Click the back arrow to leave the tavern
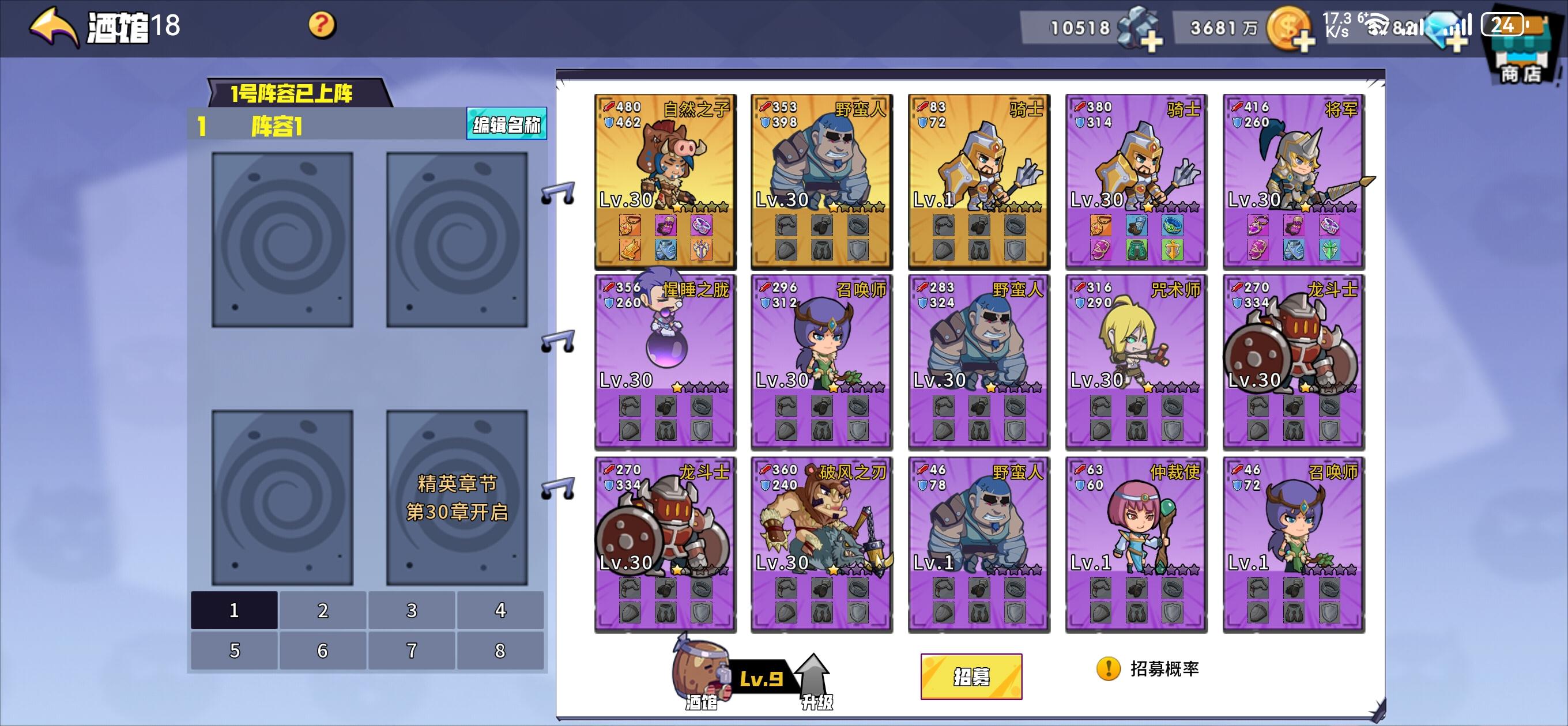Screen dimensions: 1568x726 point(52,24)
